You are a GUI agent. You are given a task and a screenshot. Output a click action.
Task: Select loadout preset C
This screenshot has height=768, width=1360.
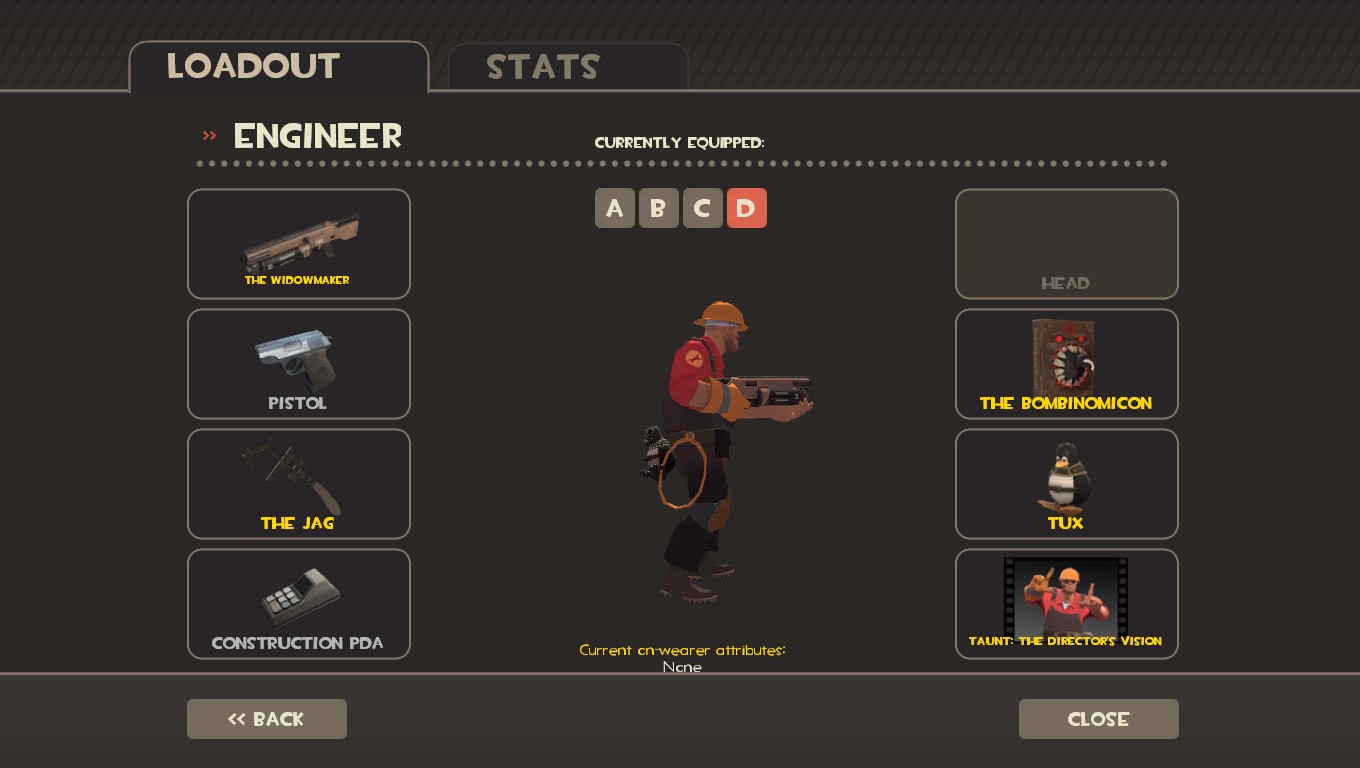703,208
